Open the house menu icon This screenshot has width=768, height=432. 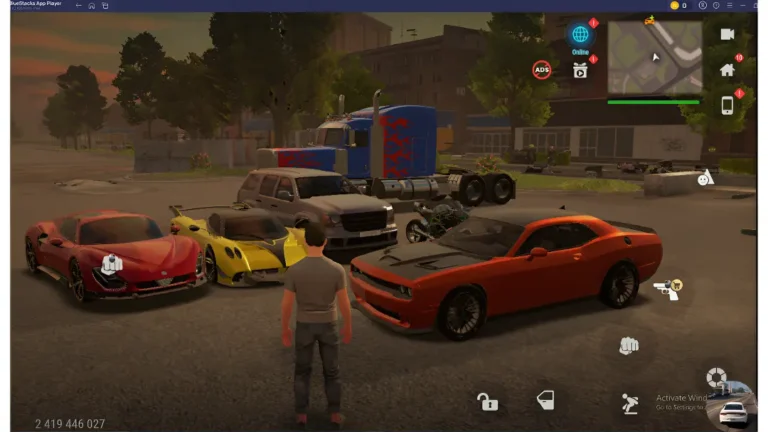point(727,70)
